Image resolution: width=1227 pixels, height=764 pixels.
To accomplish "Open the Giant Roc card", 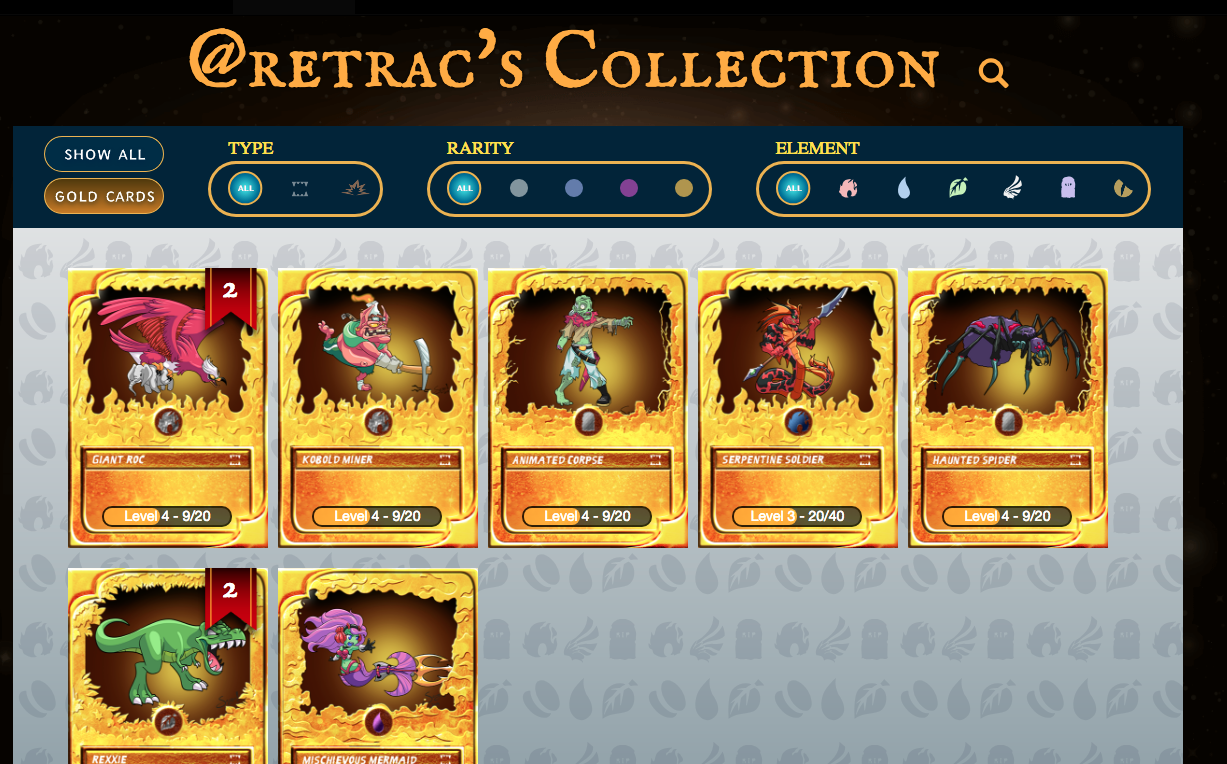I will pos(167,407).
